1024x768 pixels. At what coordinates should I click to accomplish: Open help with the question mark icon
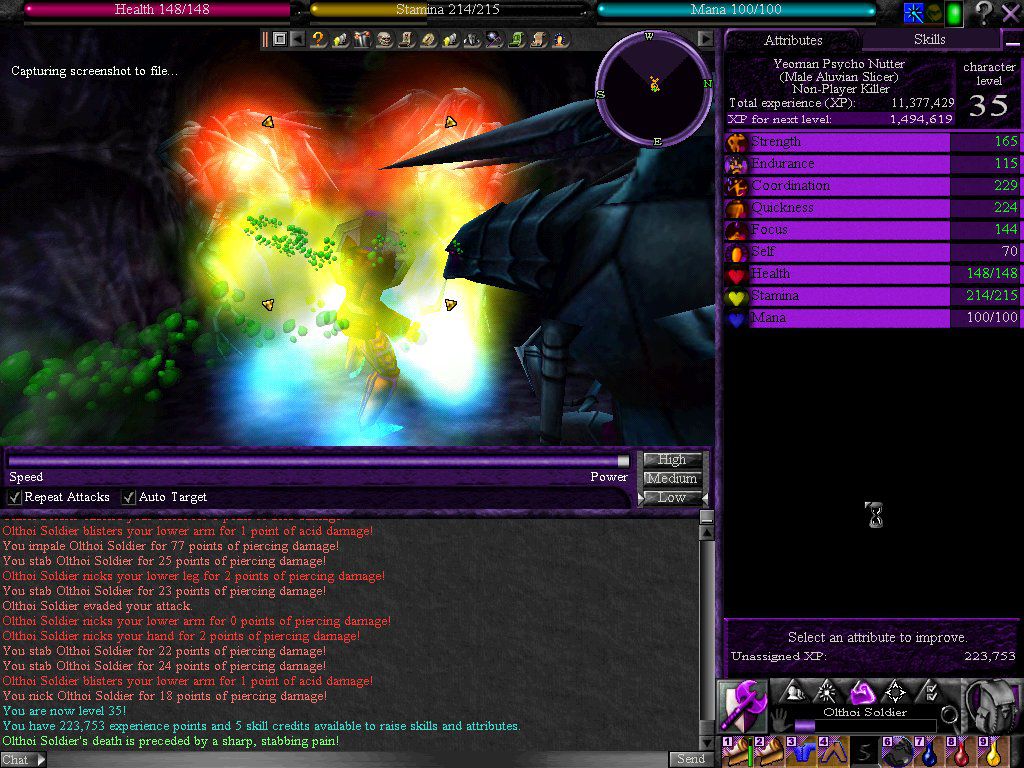point(984,13)
